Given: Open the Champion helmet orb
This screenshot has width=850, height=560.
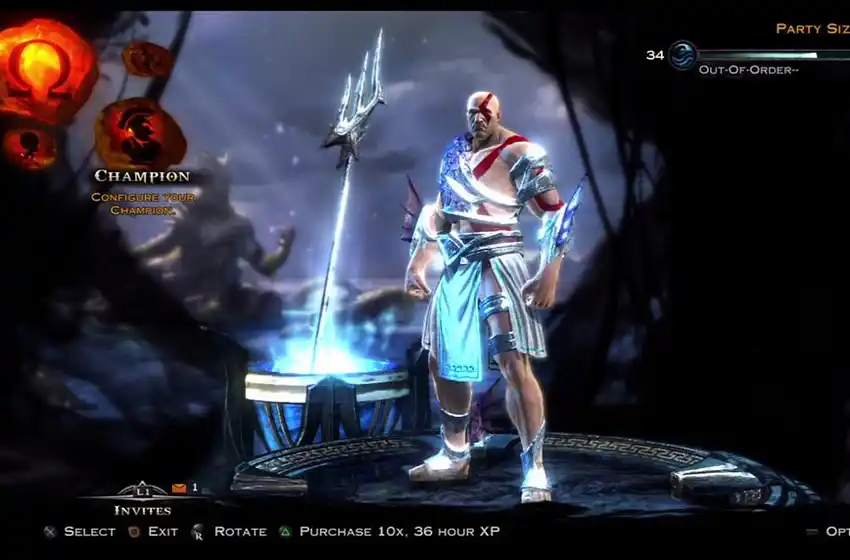Looking at the screenshot, I should [140, 133].
